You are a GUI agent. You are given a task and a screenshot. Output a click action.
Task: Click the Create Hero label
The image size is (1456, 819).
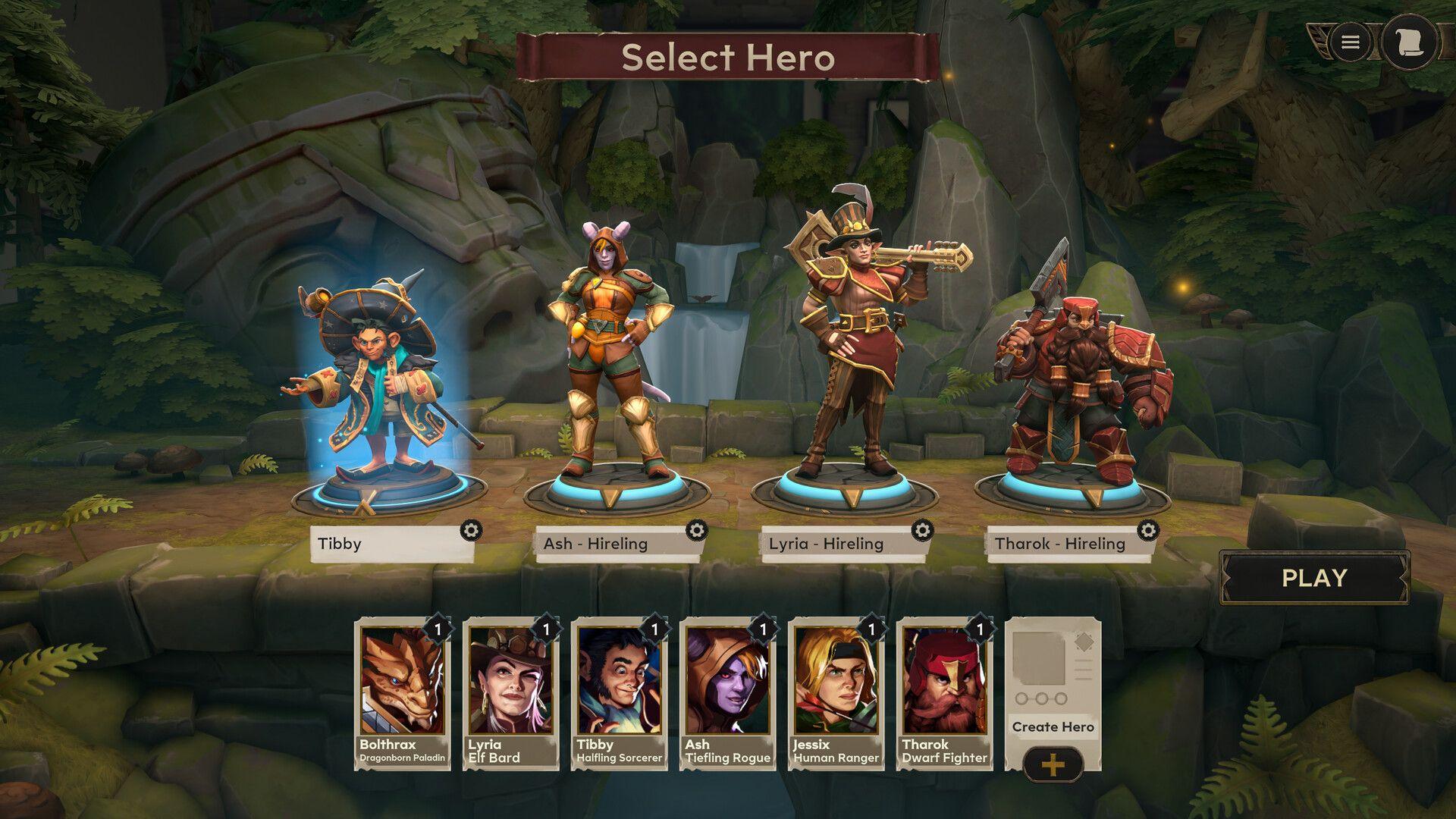coord(1053,726)
